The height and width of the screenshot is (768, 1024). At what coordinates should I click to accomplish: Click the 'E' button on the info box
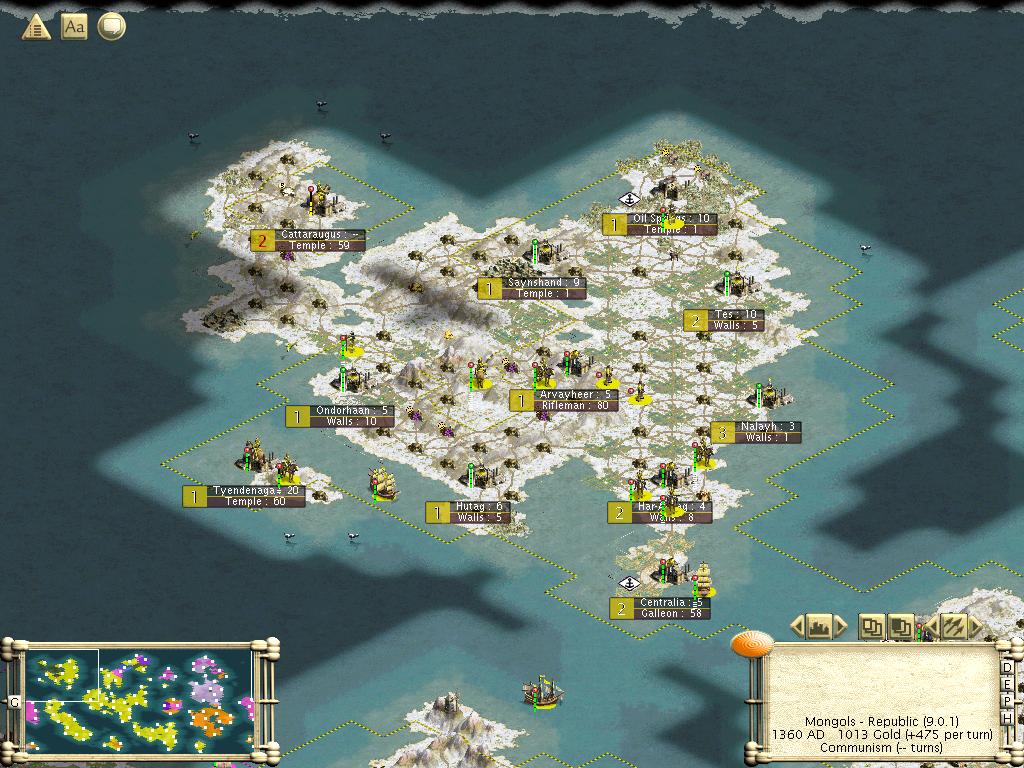click(1008, 683)
